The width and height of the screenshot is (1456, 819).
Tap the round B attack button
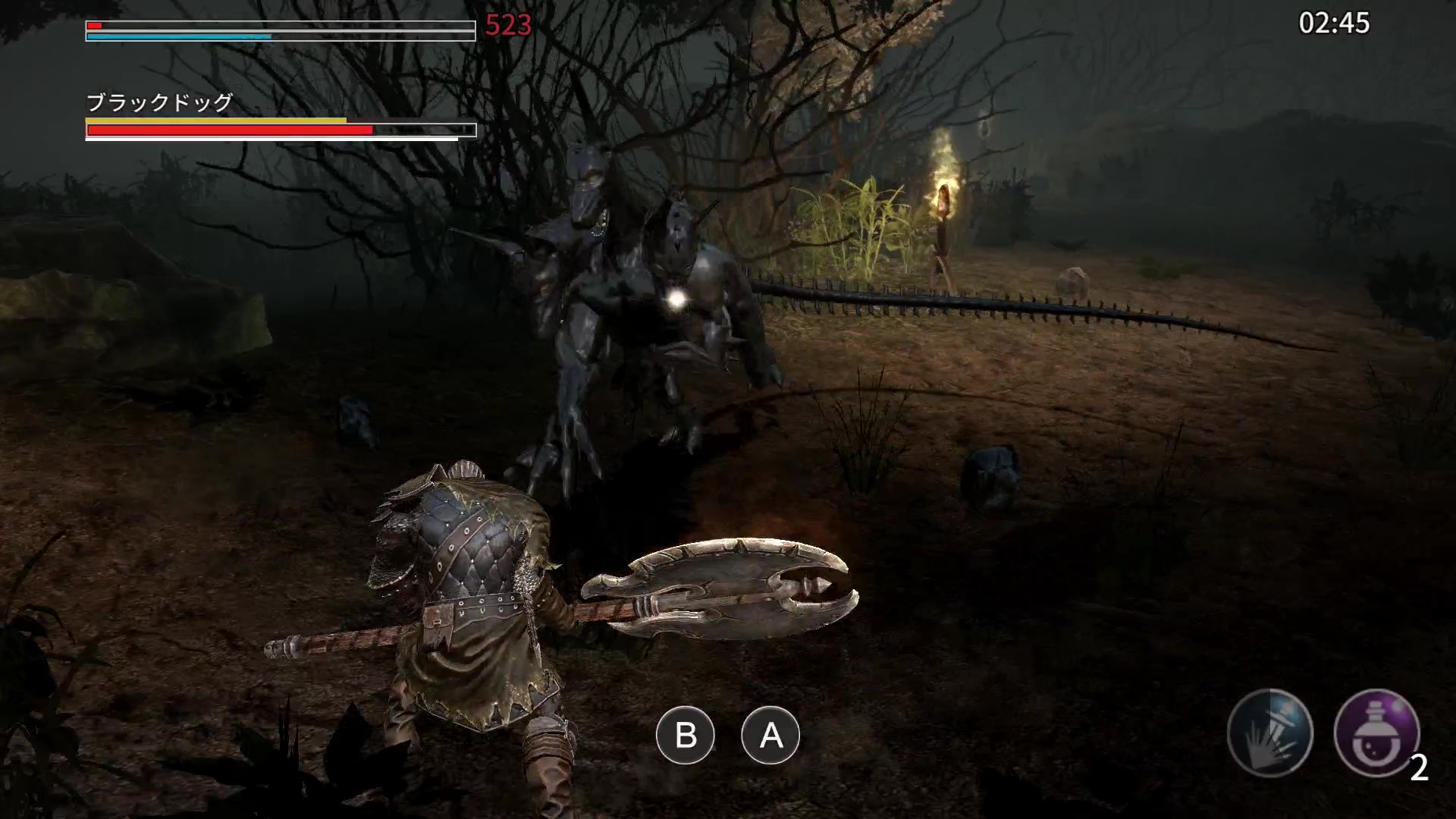(686, 735)
